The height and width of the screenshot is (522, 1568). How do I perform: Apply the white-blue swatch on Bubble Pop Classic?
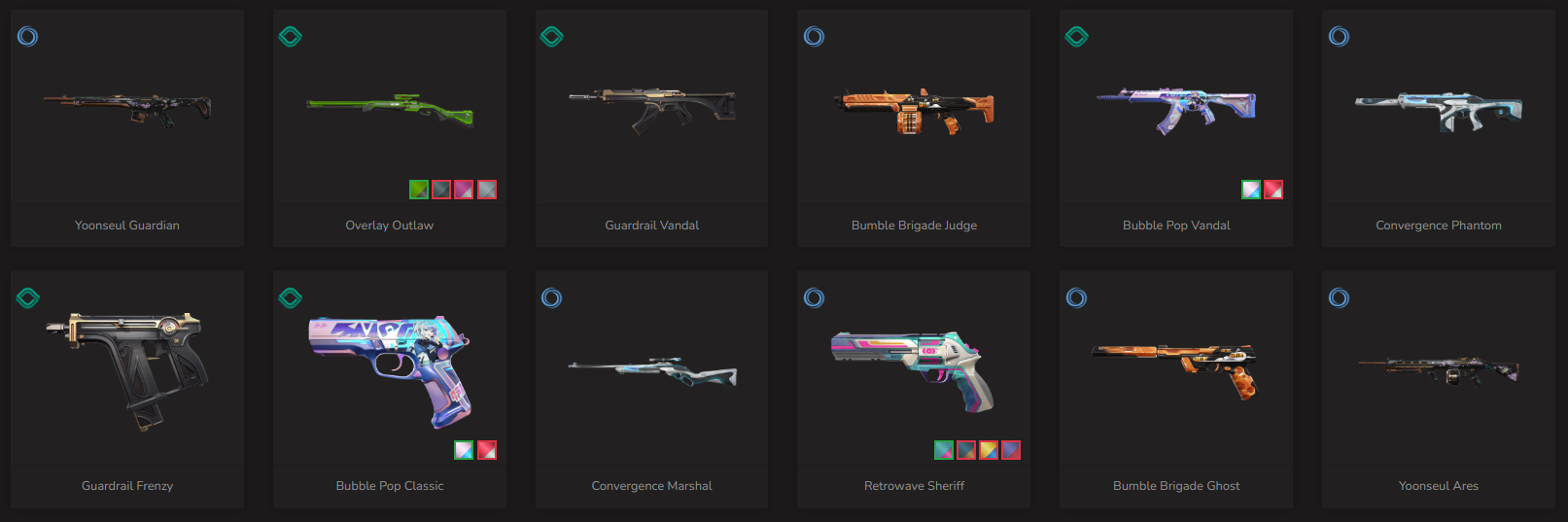pyautogui.click(x=464, y=450)
